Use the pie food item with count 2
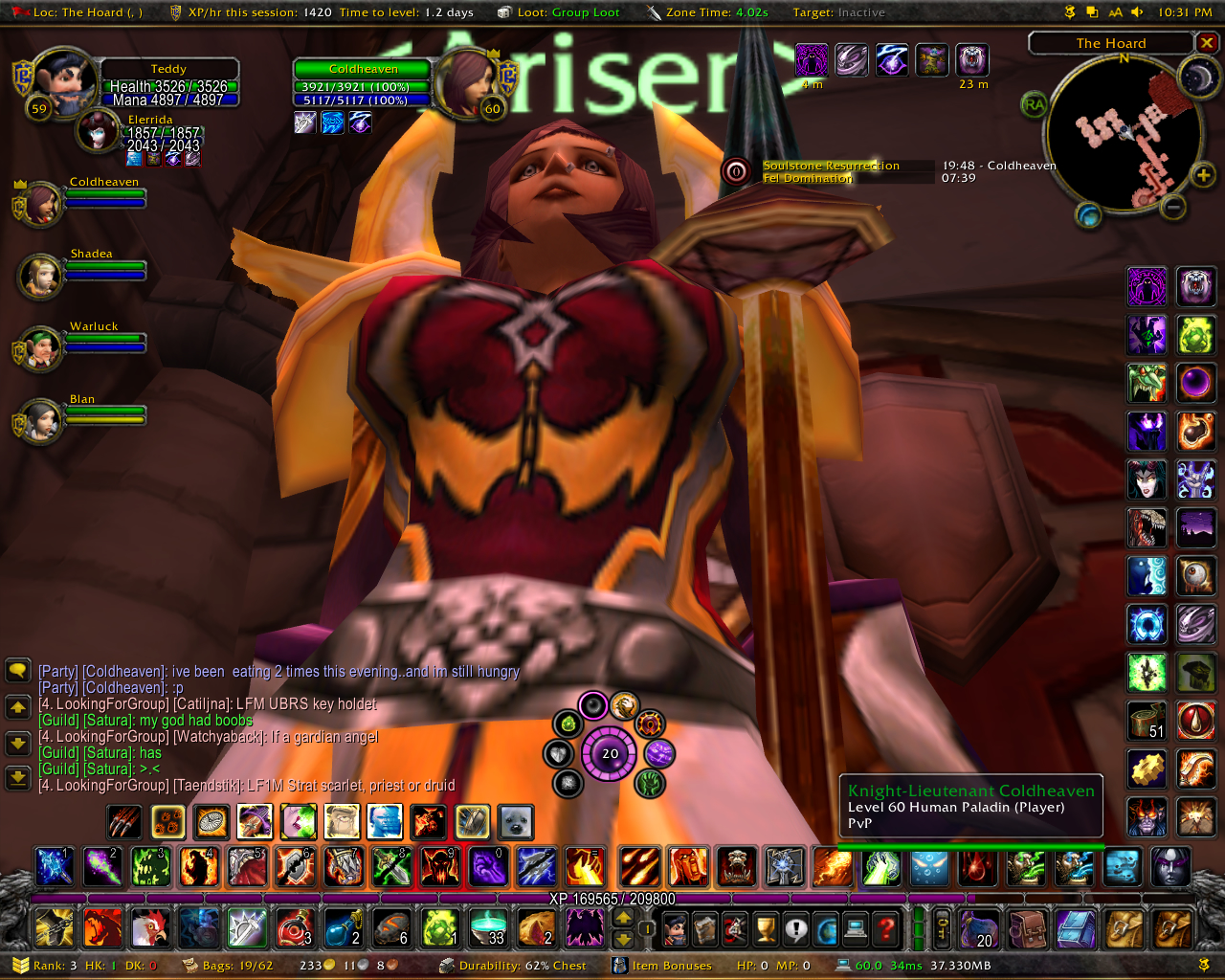Image resolution: width=1225 pixels, height=980 pixels. point(536,927)
